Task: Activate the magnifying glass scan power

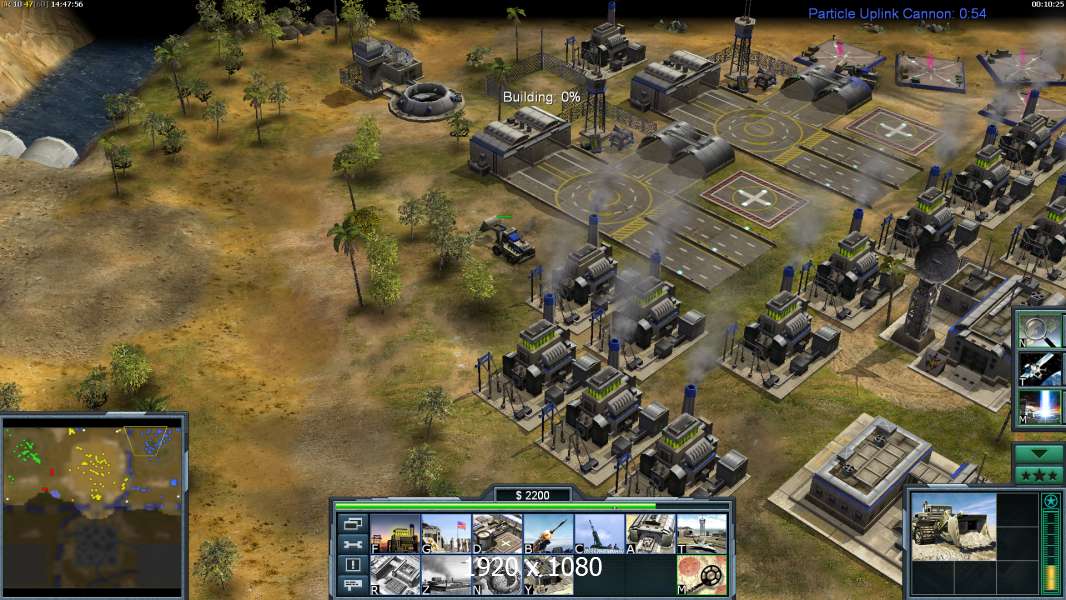Action: [1041, 330]
